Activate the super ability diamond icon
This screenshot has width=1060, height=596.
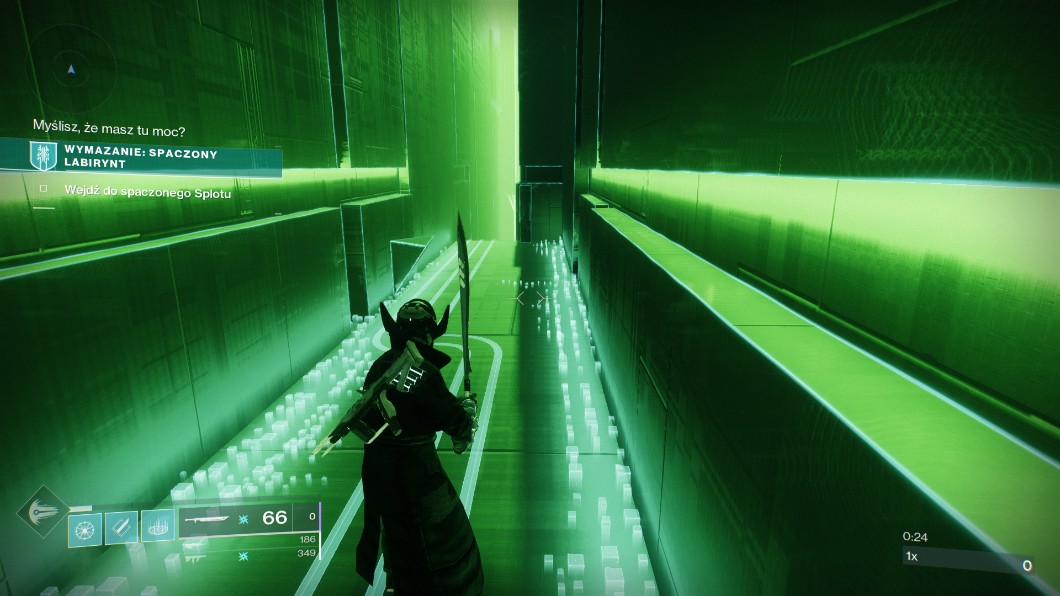tap(40, 513)
